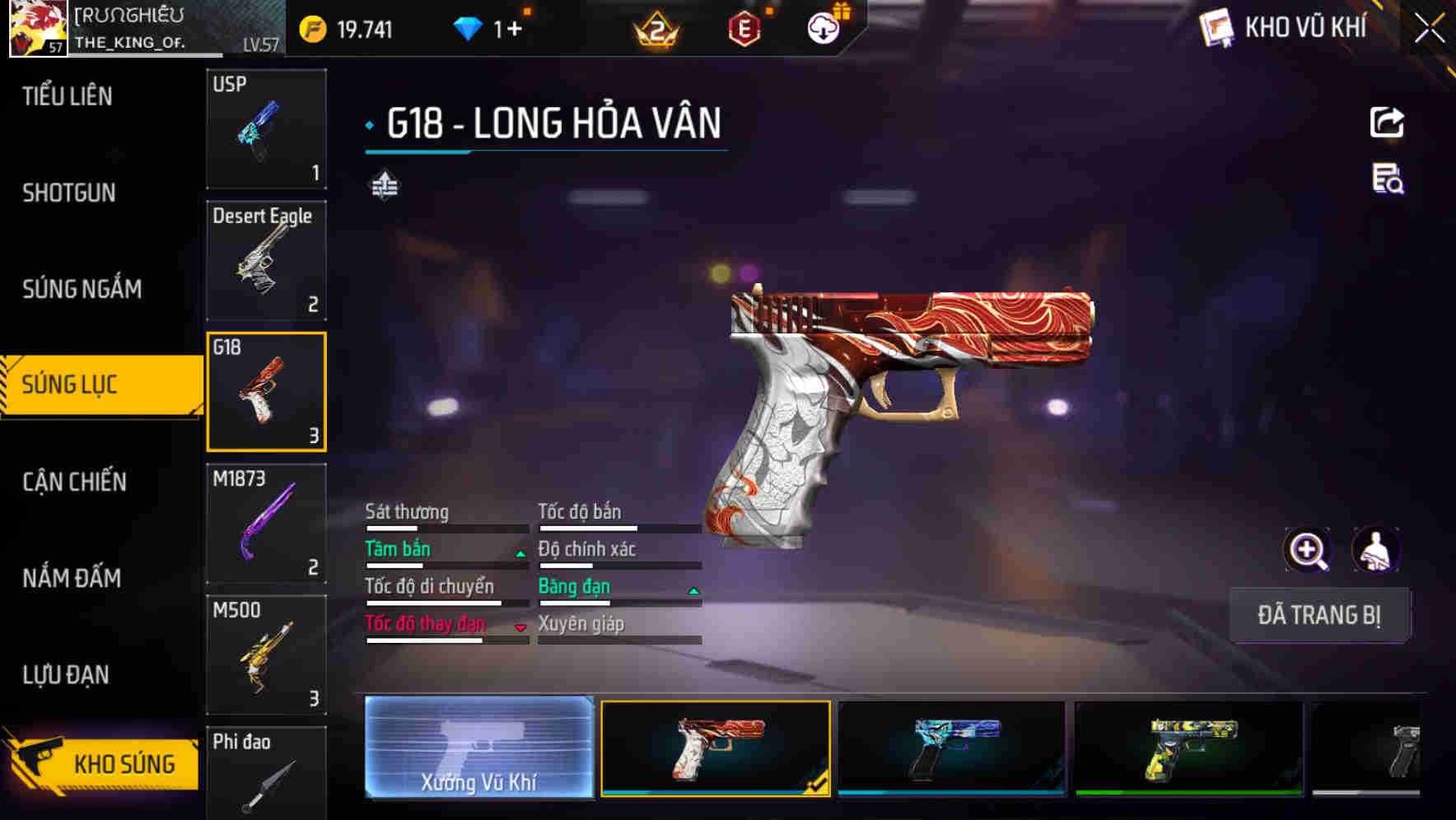
Task: Select the USP pistol slot
Action: click(266, 129)
